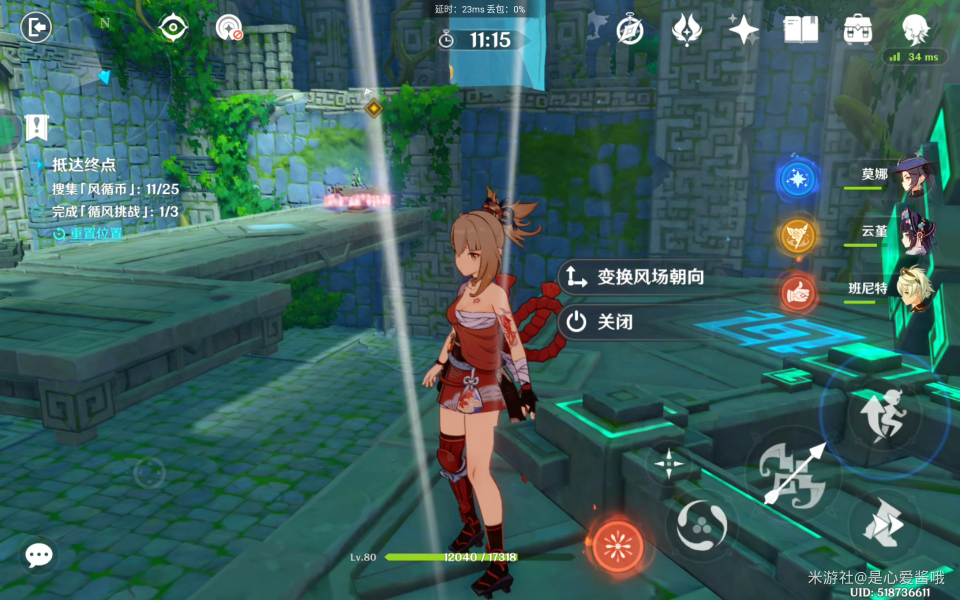This screenshot has width=960, height=600.
Task: Open the compass icon in top bar
Action: pyautogui.click(x=629, y=29)
